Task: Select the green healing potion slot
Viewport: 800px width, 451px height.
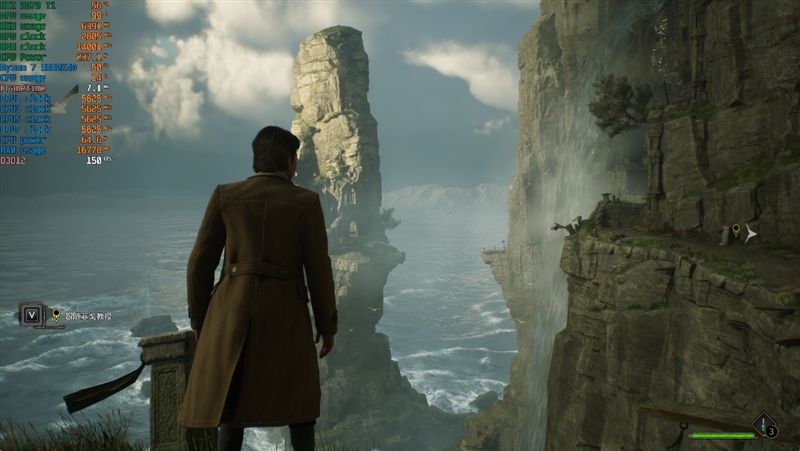Action: (765, 426)
